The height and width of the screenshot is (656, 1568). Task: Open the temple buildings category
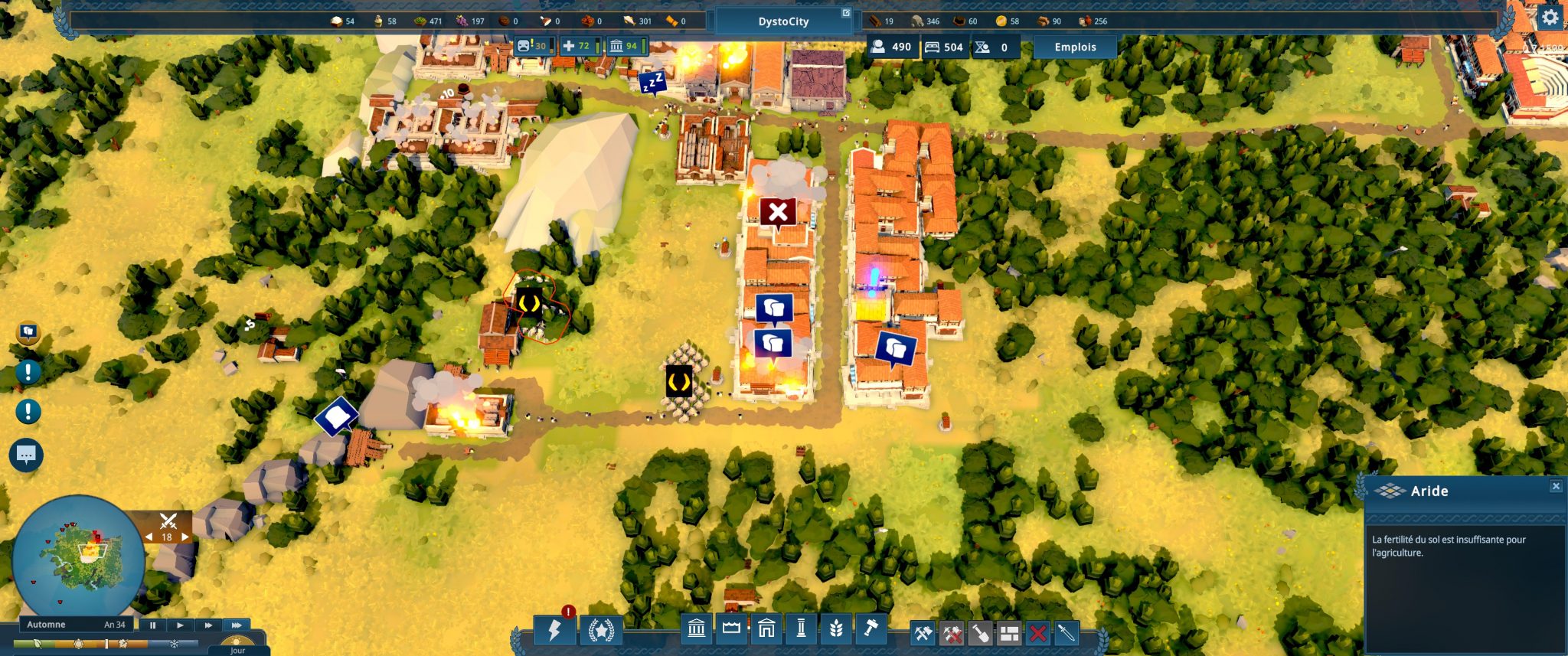coord(696,628)
